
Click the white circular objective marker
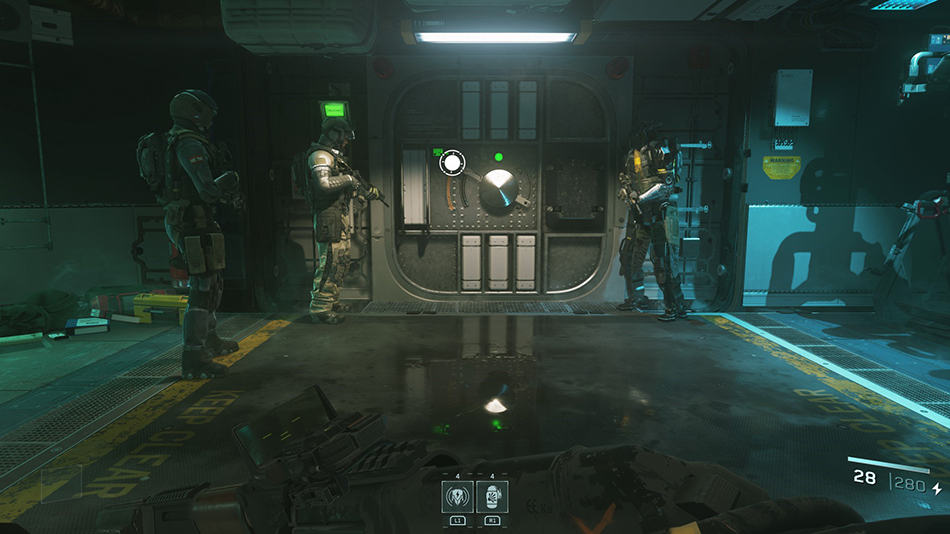(452, 162)
